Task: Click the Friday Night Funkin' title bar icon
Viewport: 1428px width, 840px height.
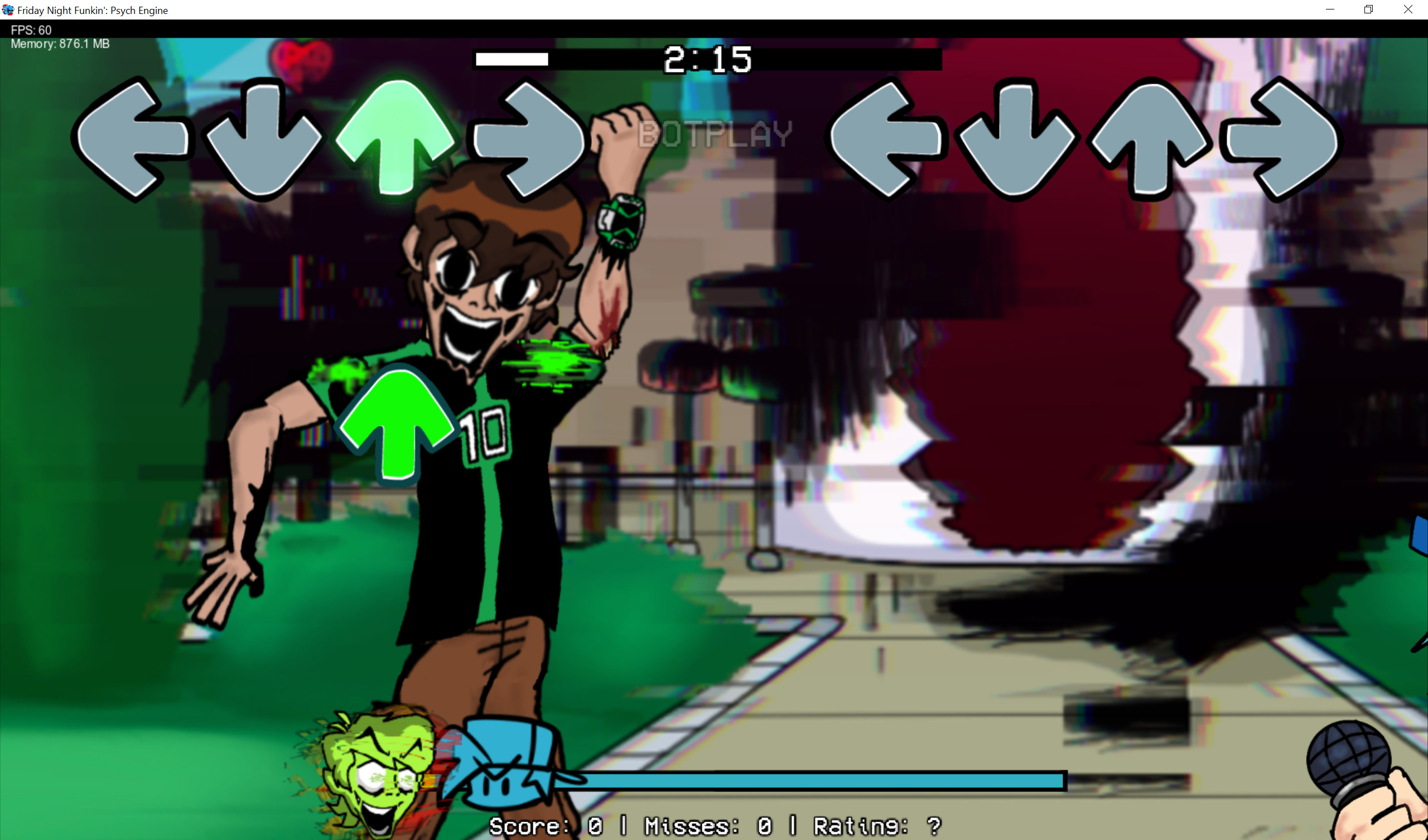Action: coord(8,9)
